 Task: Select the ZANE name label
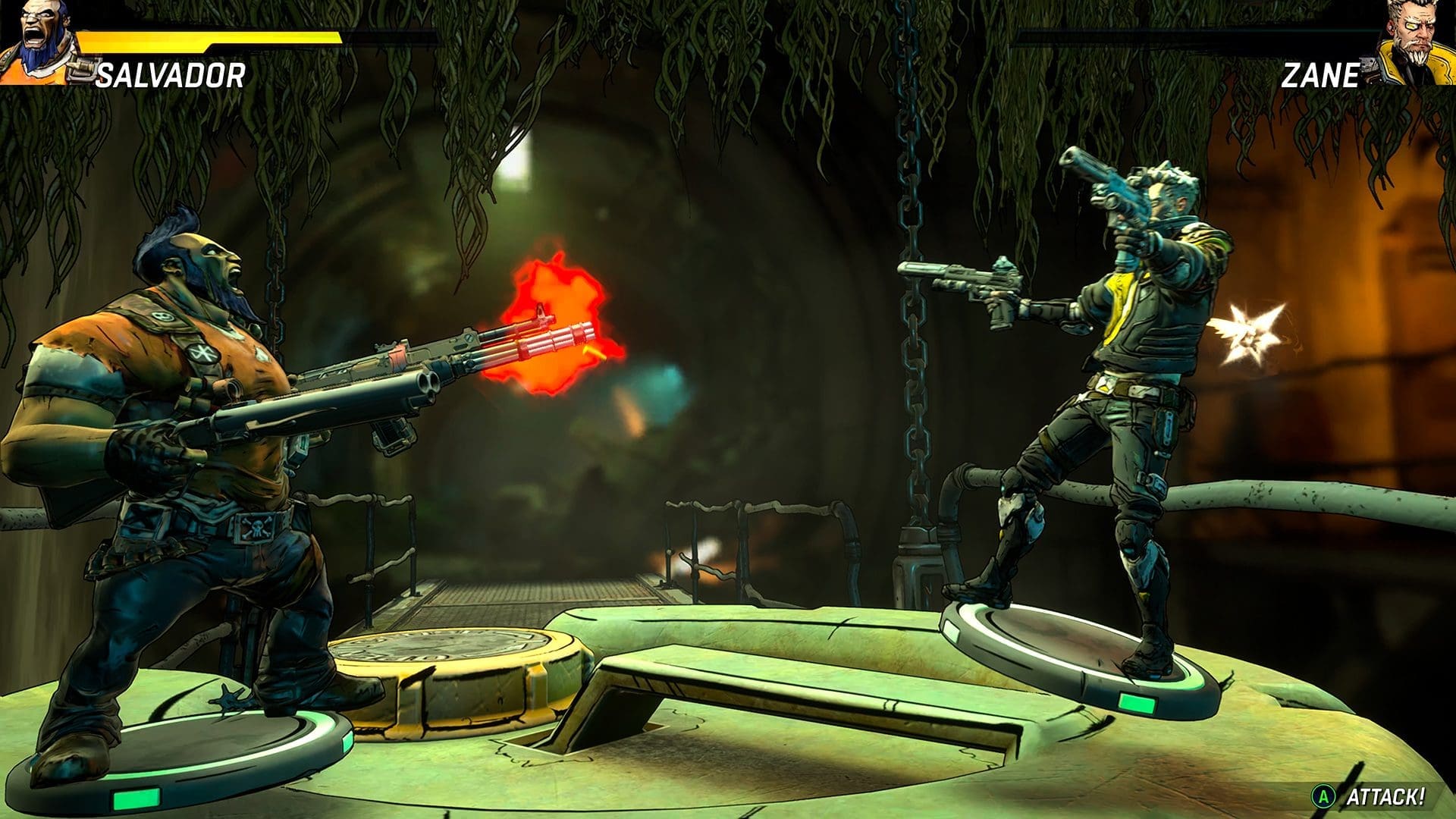[x=1321, y=76]
